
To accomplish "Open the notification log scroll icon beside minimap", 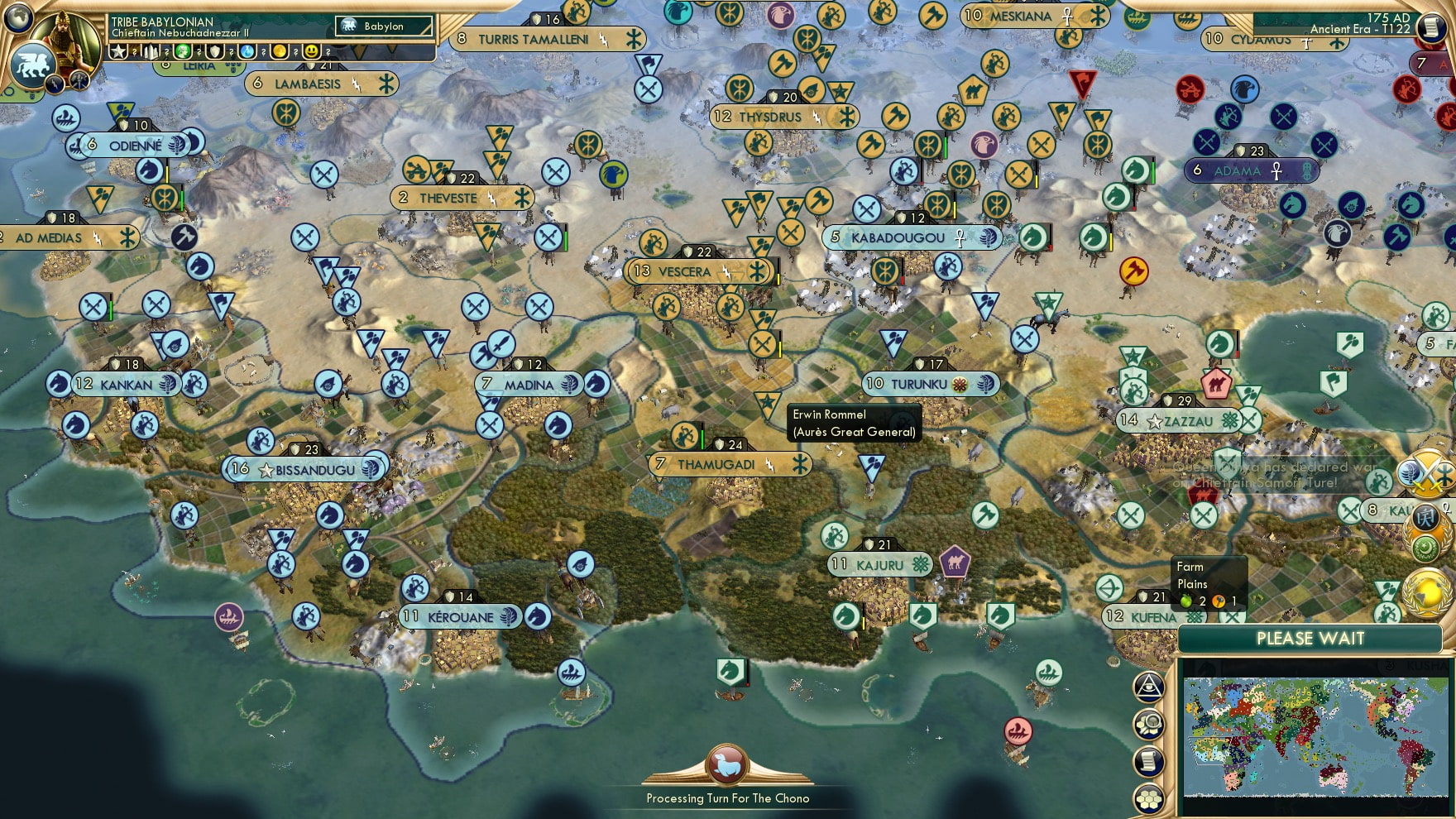I will point(1149,760).
